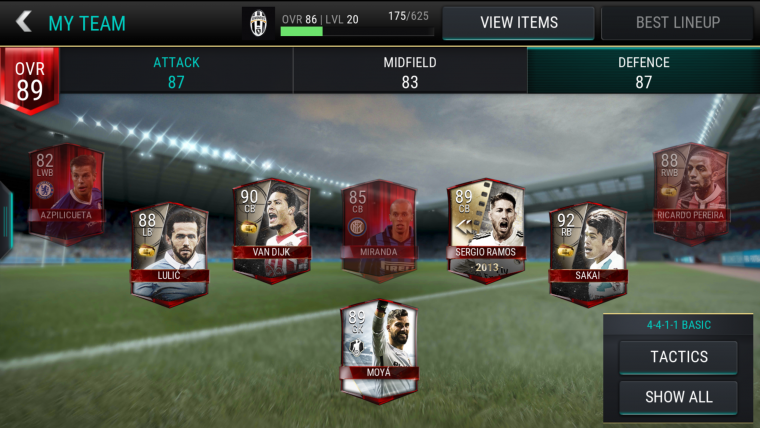Image resolution: width=760 pixels, height=428 pixels.
Task: Switch to the Midfield tab
Action: [x=410, y=72]
